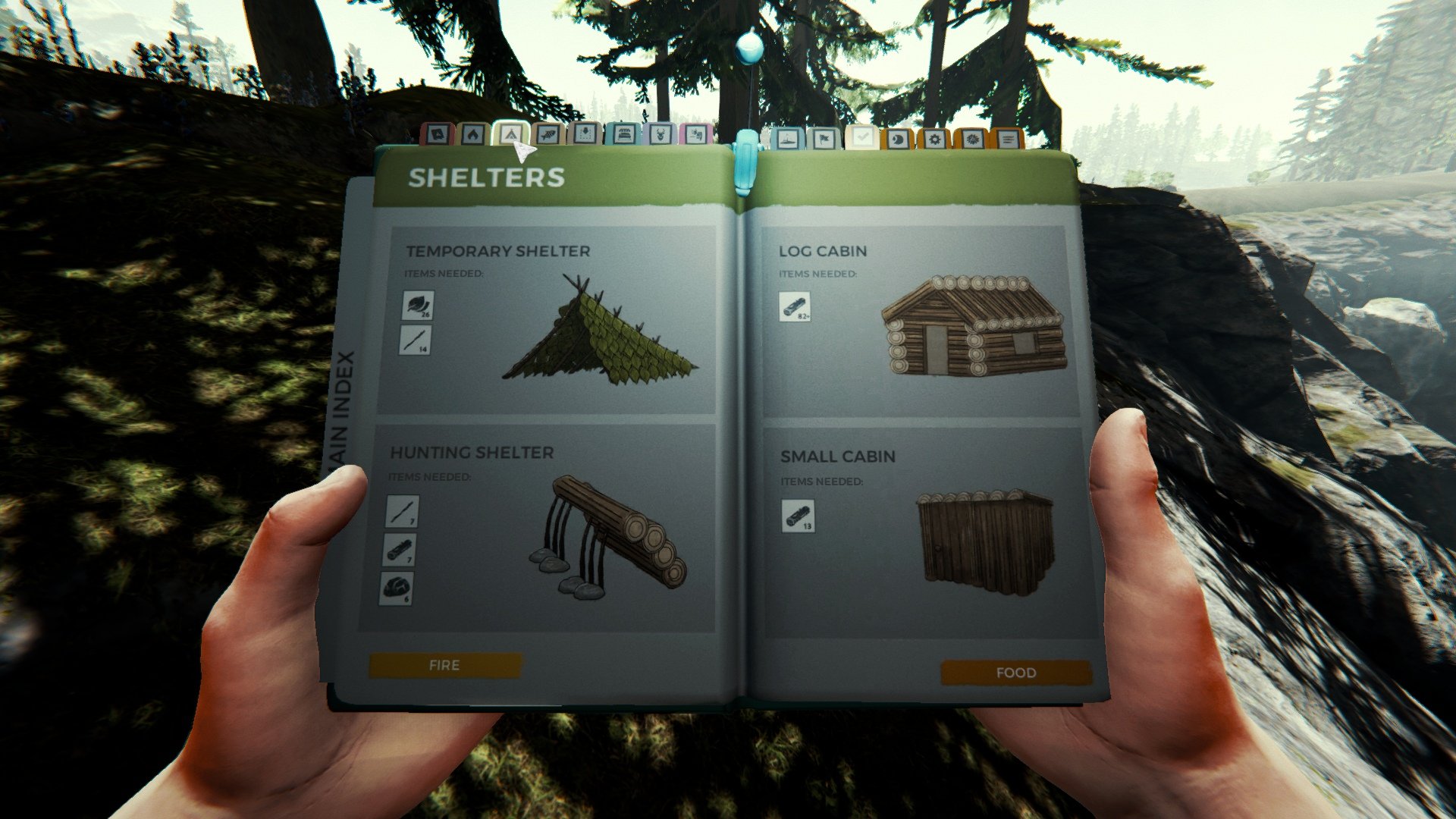Open the furniture bed tab
Viewport: 1456px width, 819px height.
click(623, 135)
